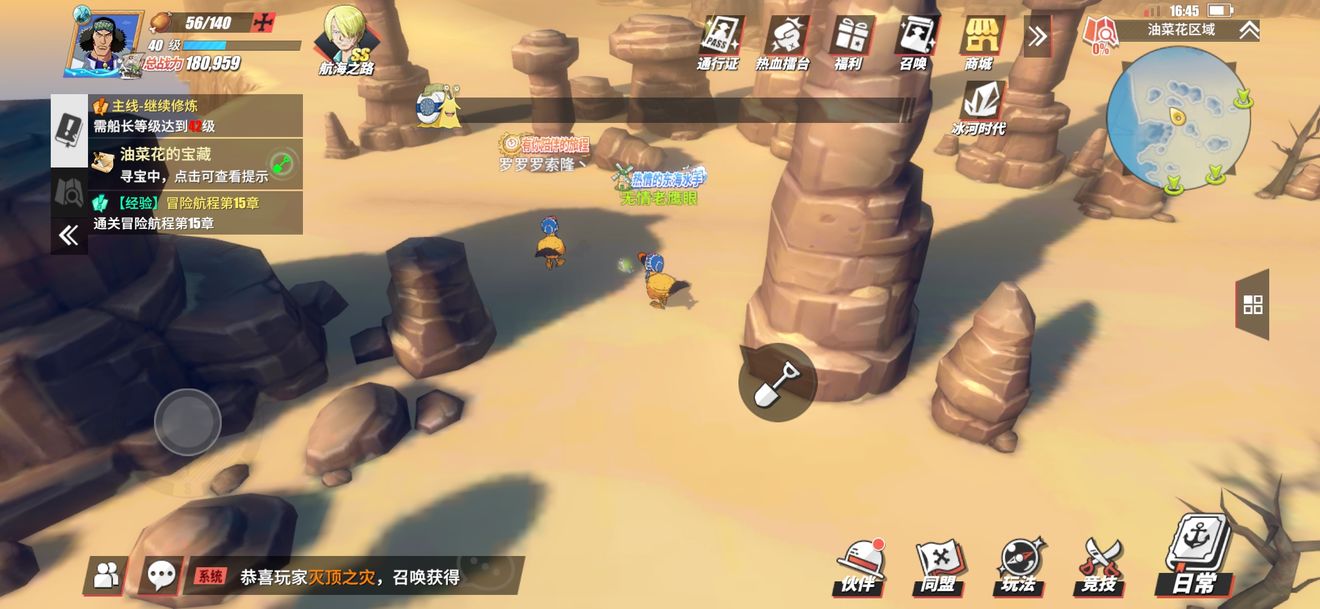Screen dimensions: 1320x609
Task: Select the 主线-继续修炼 quest entry
Action: coord(196,116)
